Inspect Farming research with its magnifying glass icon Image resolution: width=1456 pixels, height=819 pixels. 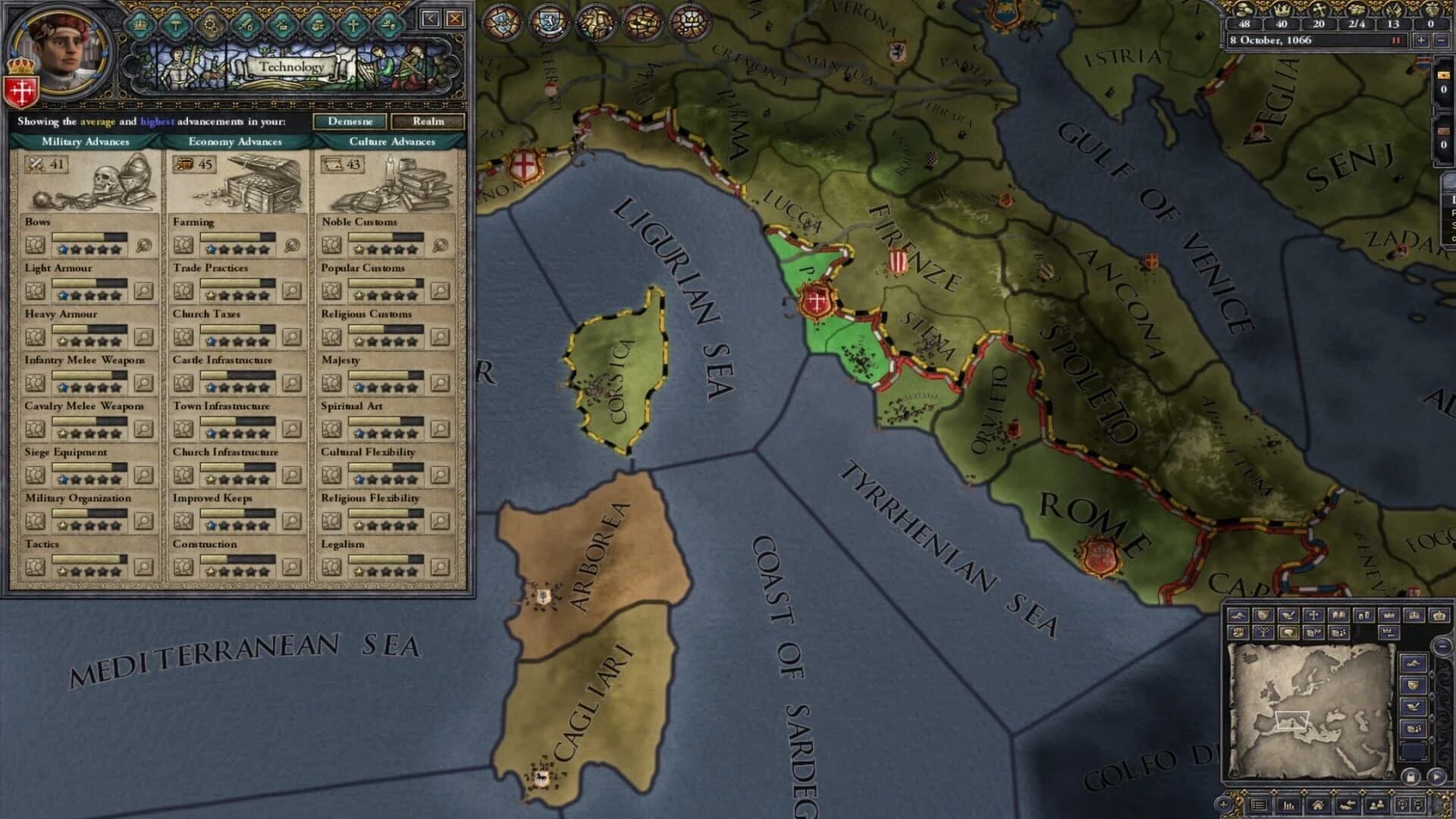[293, 246]
